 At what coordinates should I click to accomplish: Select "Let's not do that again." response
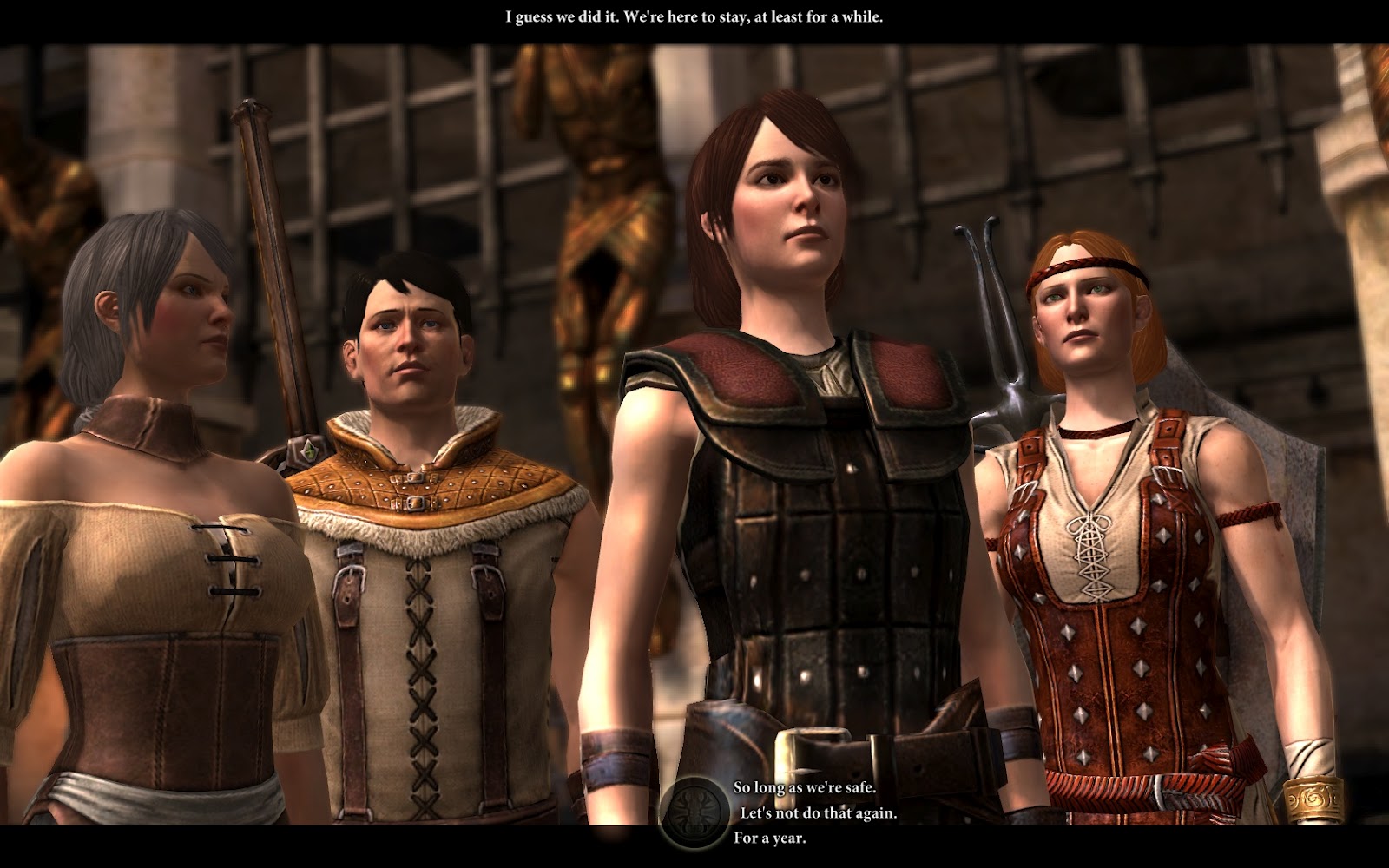818,813
